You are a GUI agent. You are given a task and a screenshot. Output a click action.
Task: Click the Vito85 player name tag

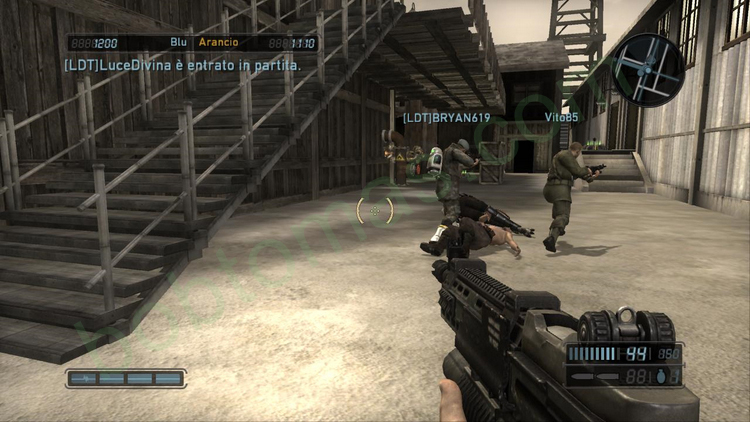point(561,117)
